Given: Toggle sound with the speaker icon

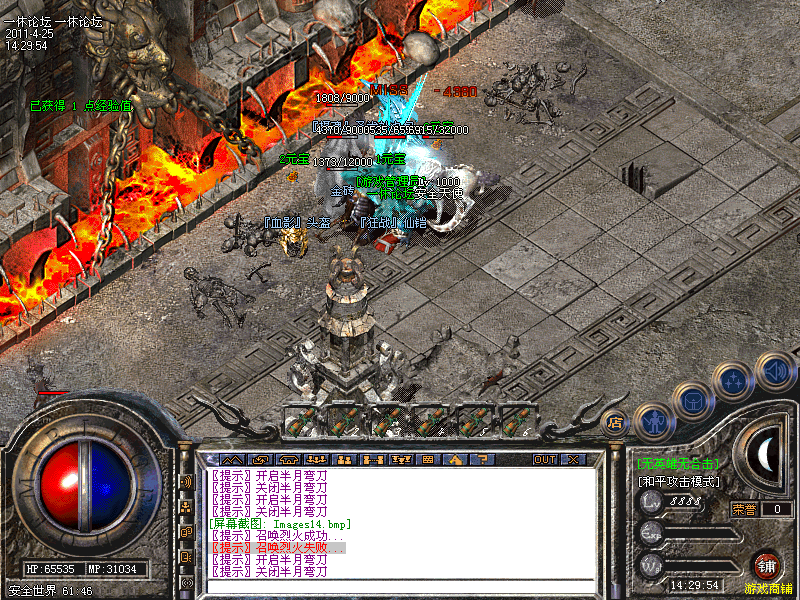Looking at the screenshot, I should click(x=775, y=370).
